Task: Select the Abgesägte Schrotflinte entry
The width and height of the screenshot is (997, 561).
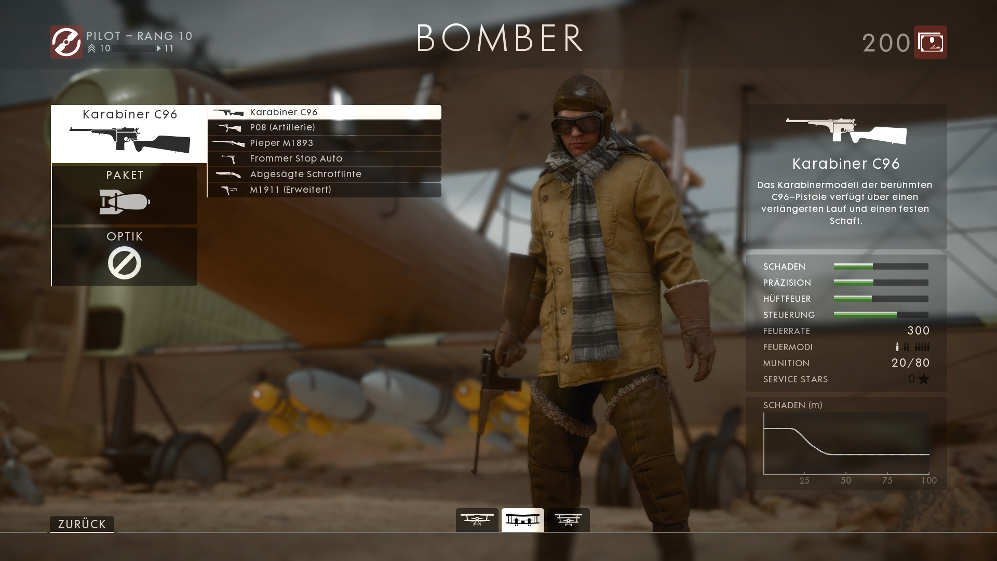Action: tap(324, 174)
